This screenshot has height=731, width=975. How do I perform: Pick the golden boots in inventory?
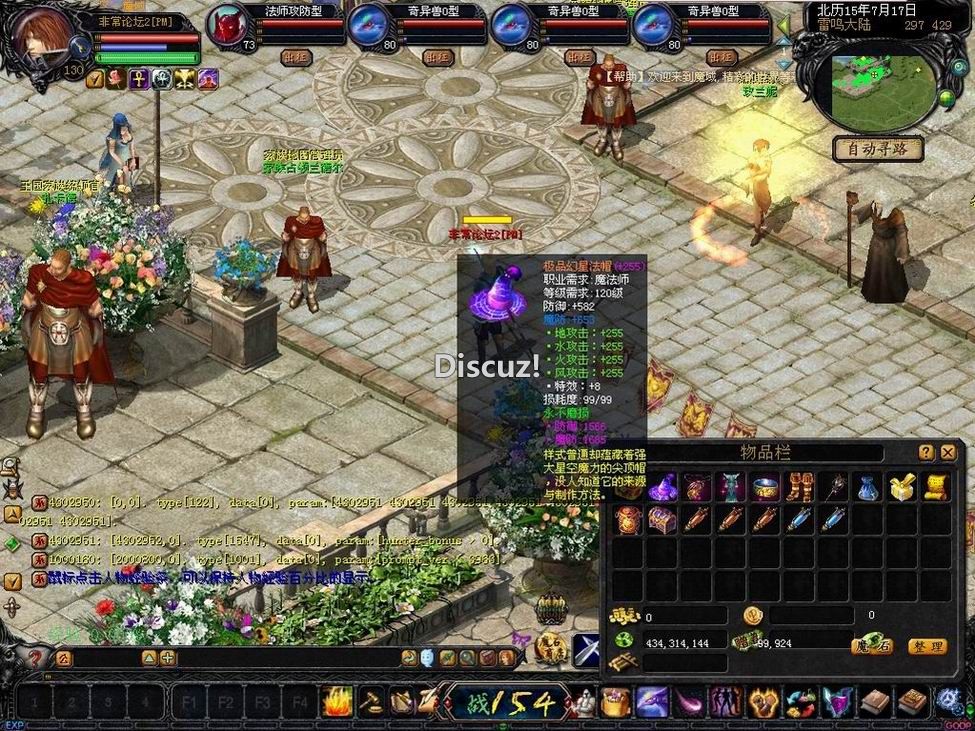click(x=801, y=488)
